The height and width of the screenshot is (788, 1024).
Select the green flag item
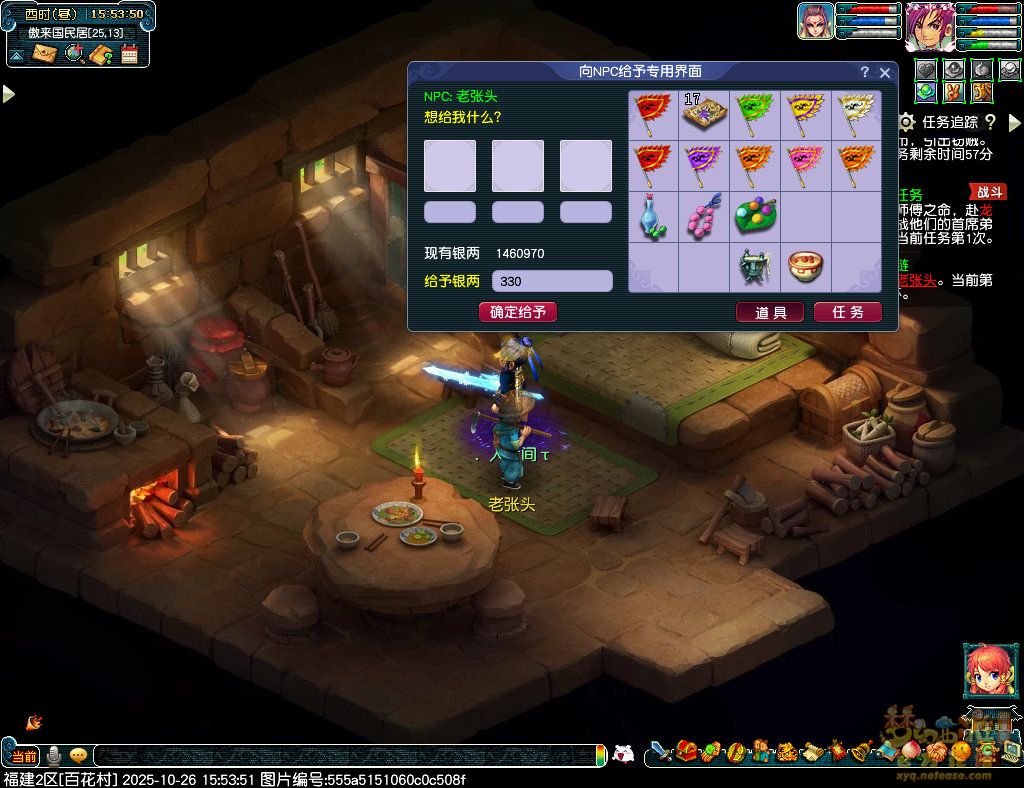755,116
